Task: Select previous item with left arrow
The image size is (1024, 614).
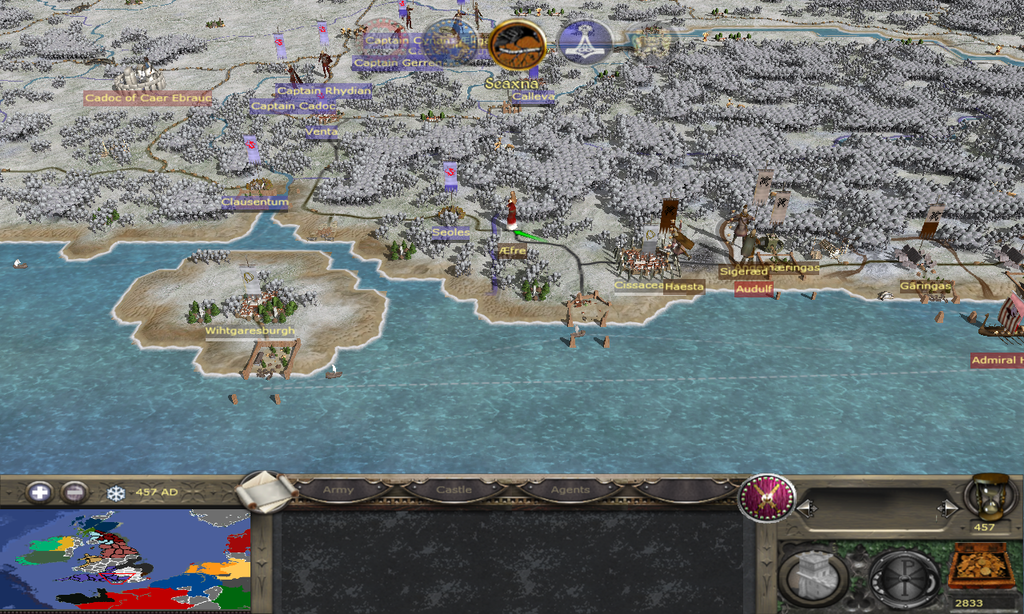Action: coord(806,509)
